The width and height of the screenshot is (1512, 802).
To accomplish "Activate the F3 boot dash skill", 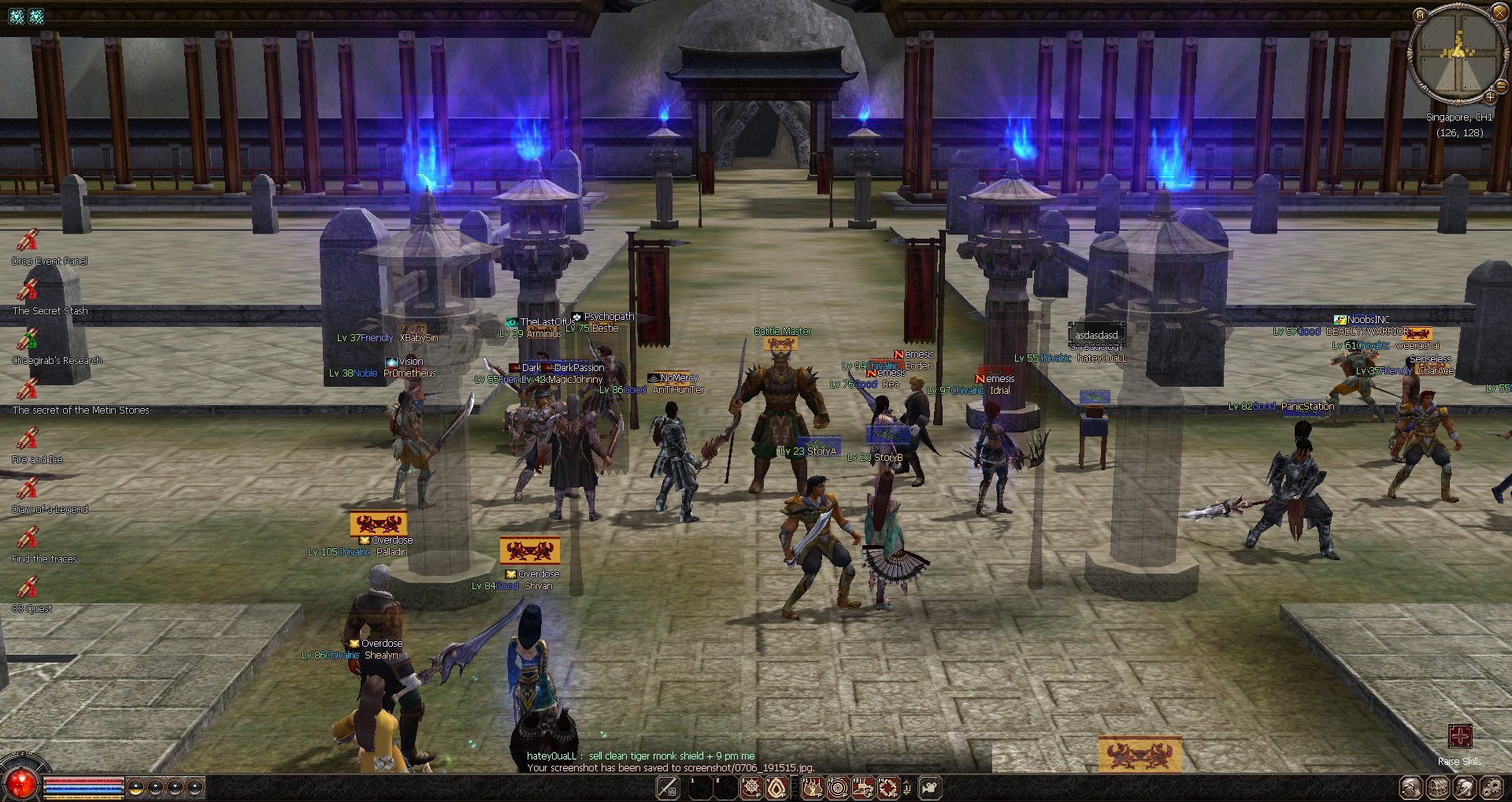I will click(863, 788).
